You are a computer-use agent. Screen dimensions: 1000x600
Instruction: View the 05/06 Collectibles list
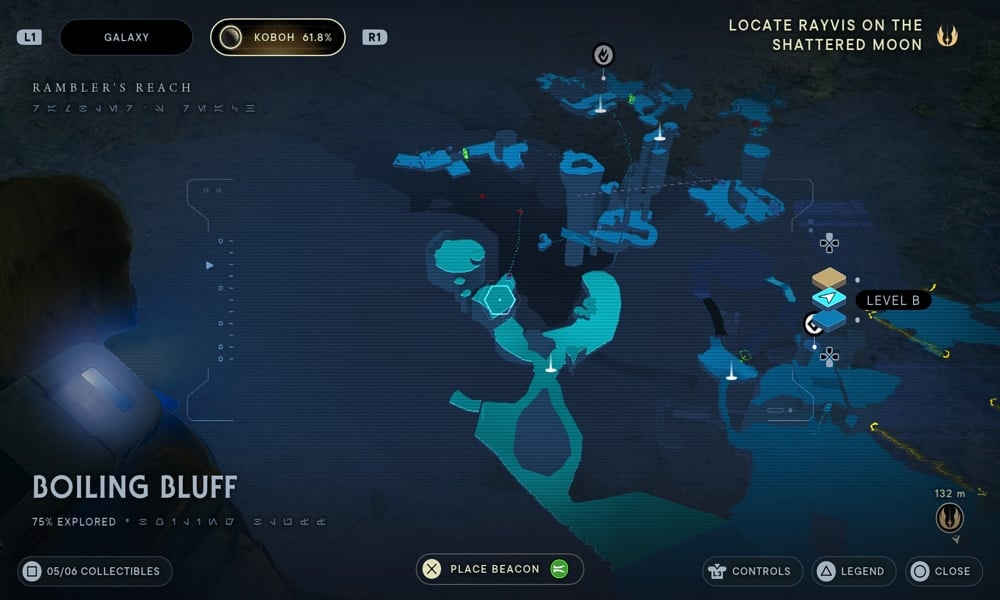pyautogui.click(x=94, y=571)
